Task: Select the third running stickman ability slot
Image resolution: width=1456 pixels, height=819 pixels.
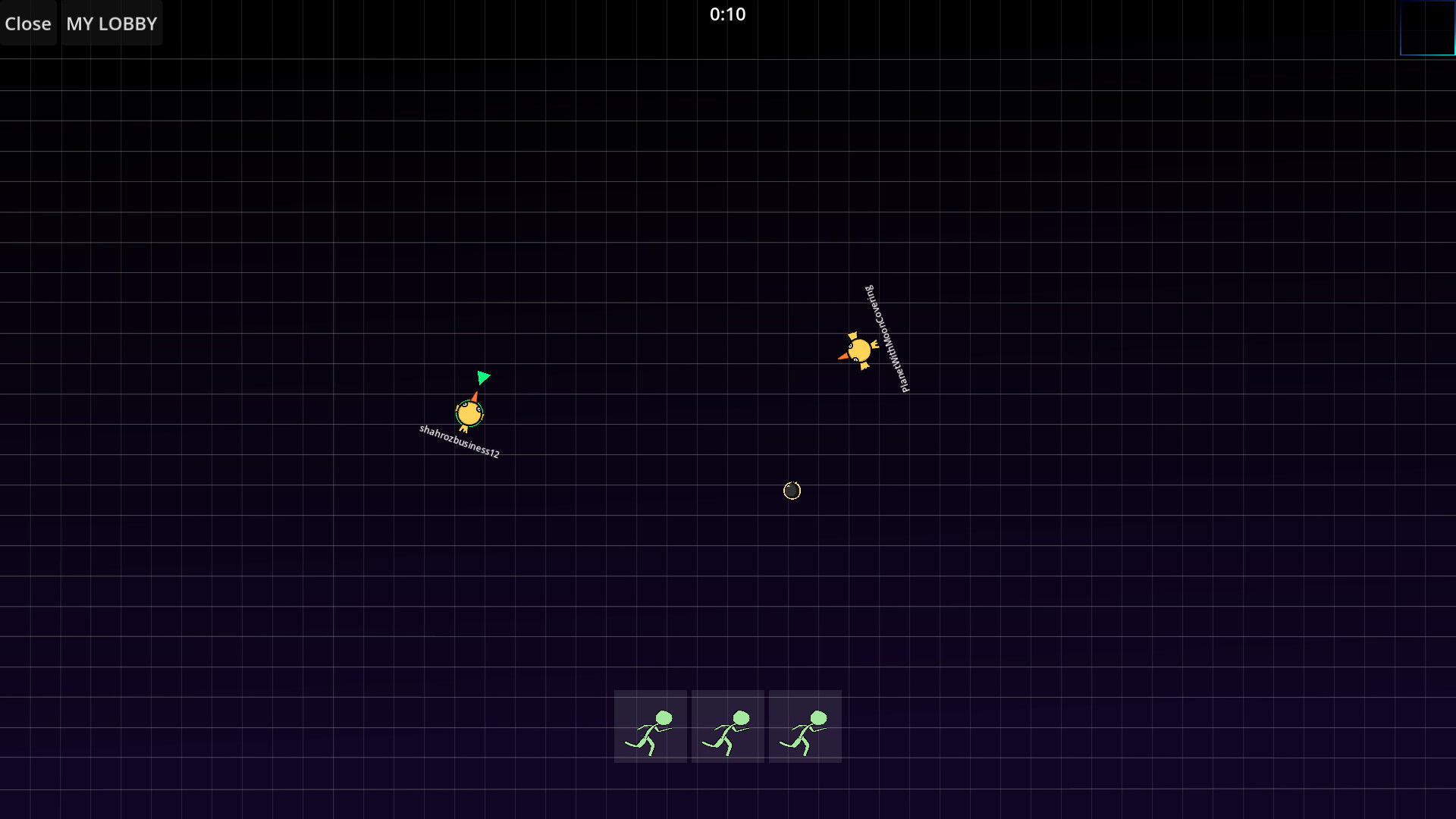Action: tap(805, 726)
